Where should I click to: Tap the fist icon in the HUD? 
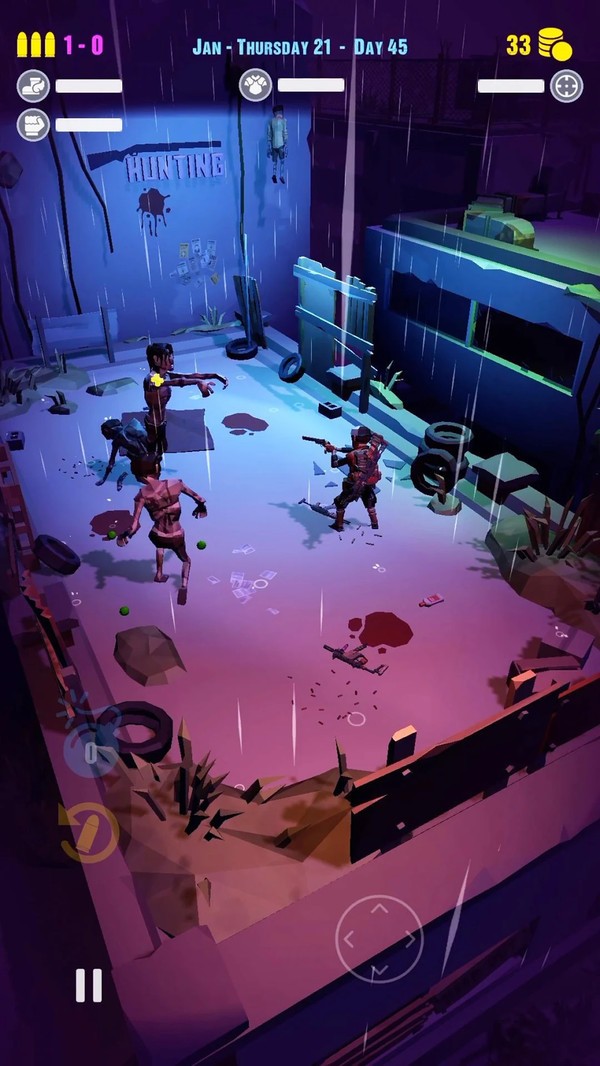(x=33, y=125)
